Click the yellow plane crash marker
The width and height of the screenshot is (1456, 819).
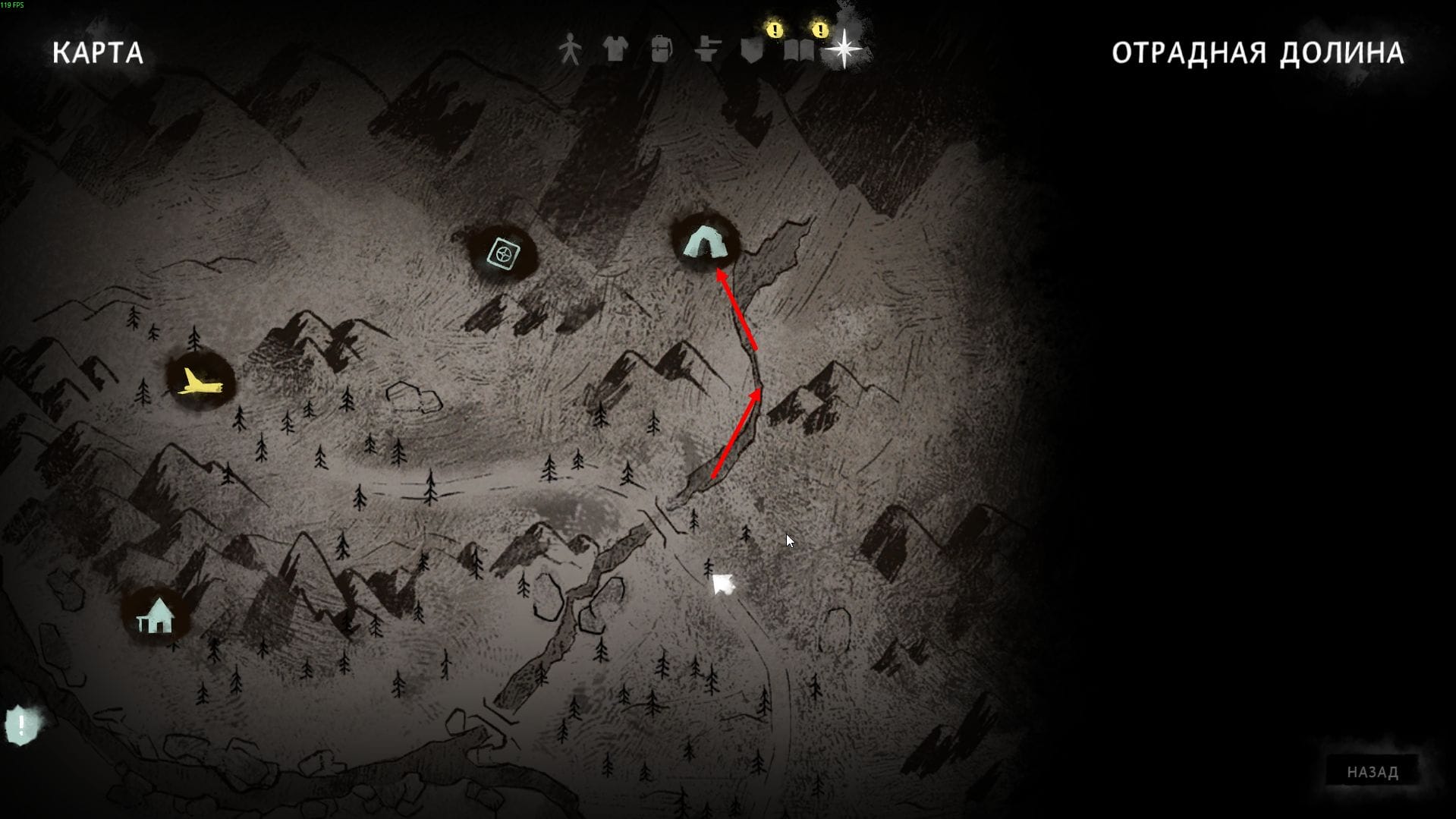click(x=200, y=382)
